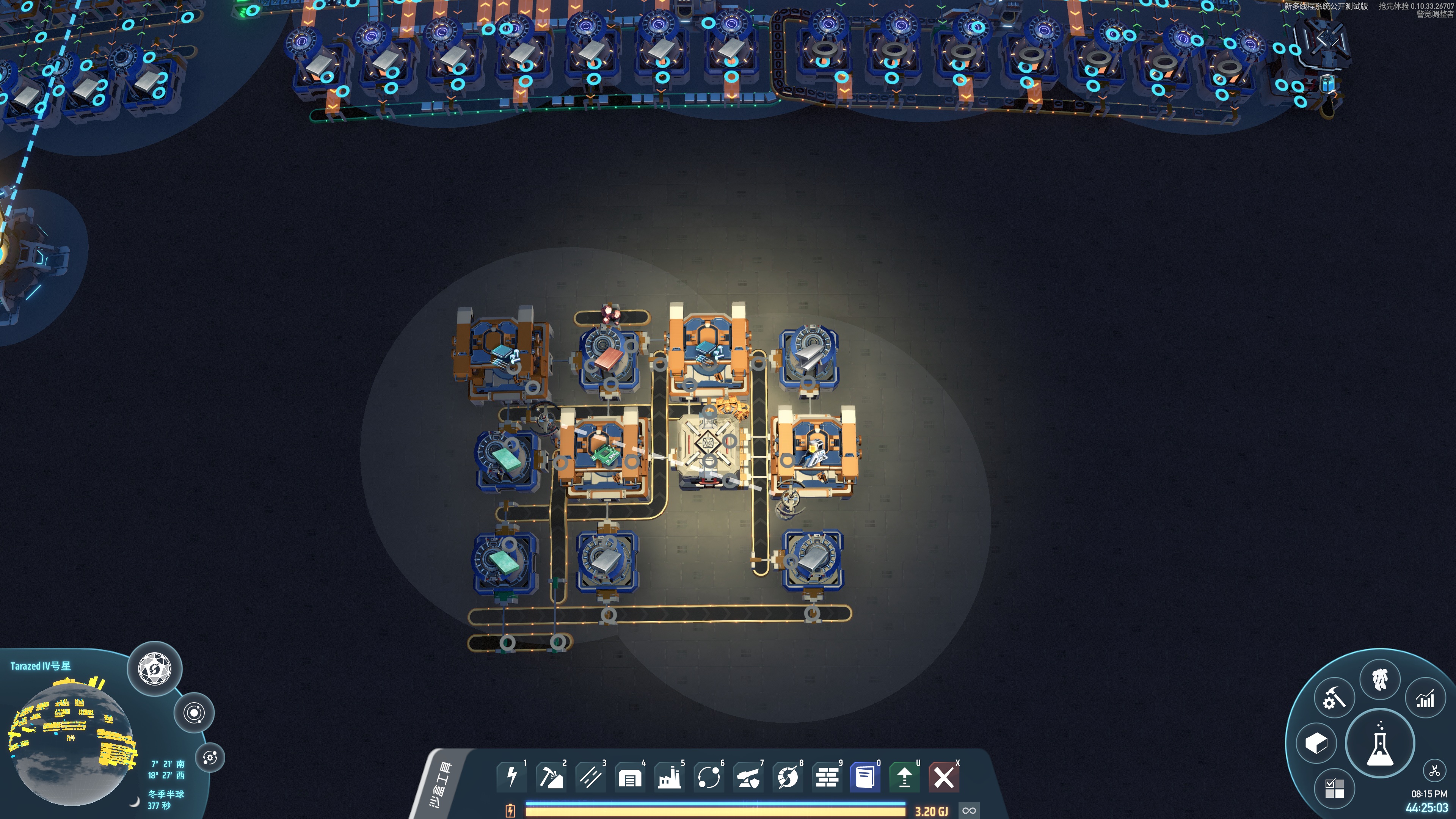This screenshot has height=819, width=1456.
Task: Select the turret defense build category
Action: click(x=748, y=777)
